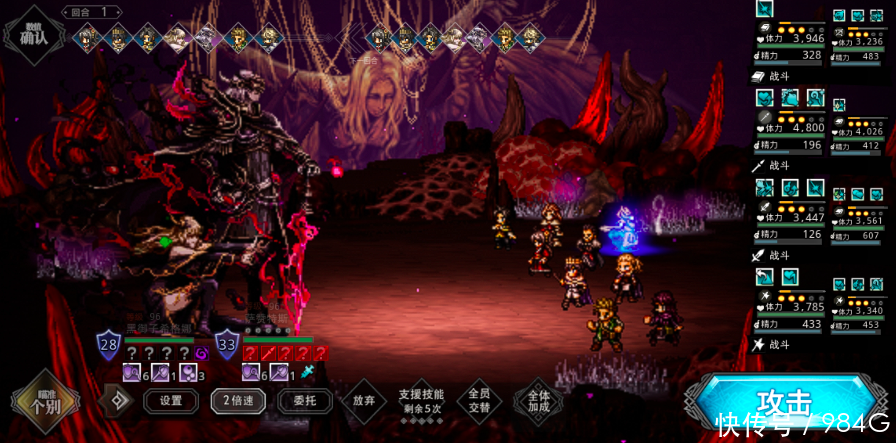The height and width of the screenshot is (443, 896).
Task: Toggle the 个别 targeting mode
Action: coord(44,401)
